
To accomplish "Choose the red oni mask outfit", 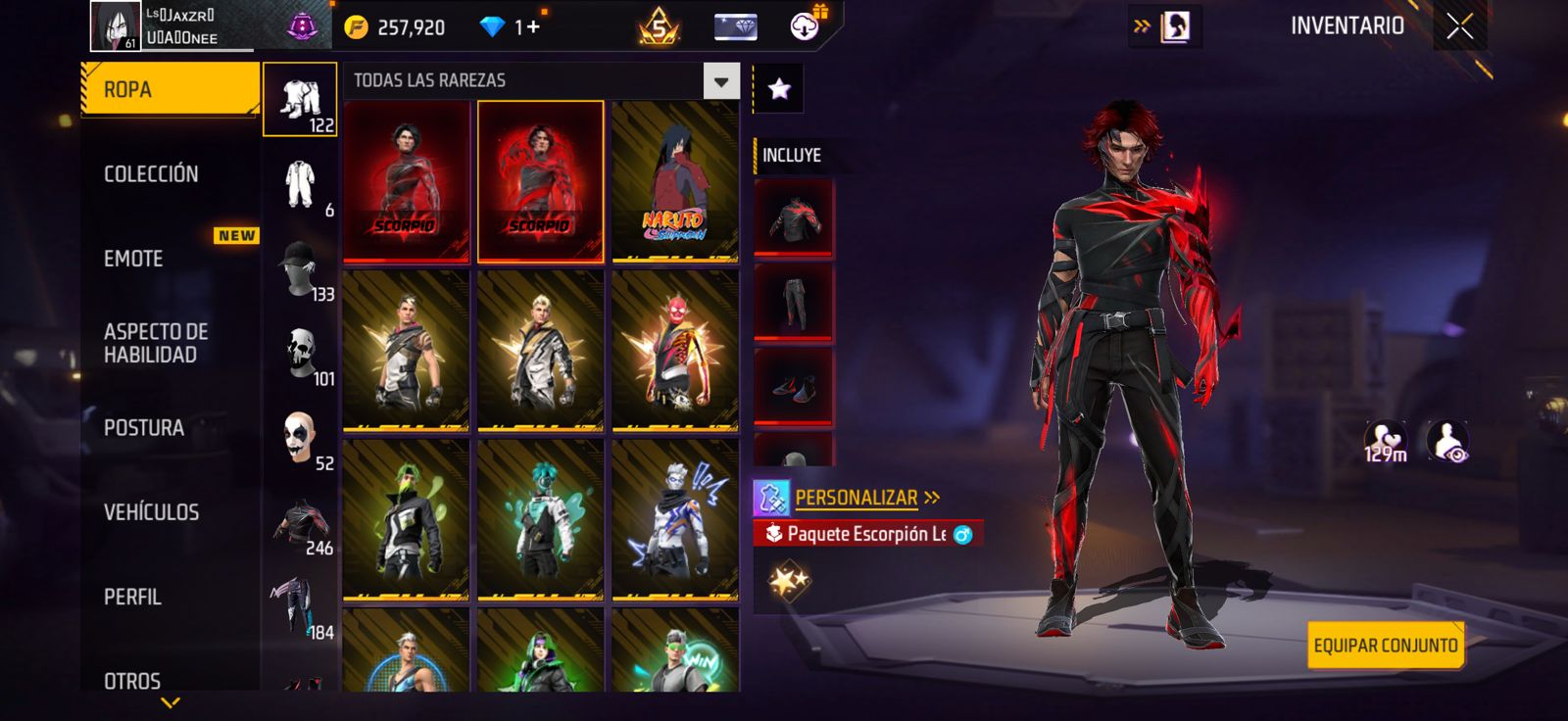I will click(674, 351).
